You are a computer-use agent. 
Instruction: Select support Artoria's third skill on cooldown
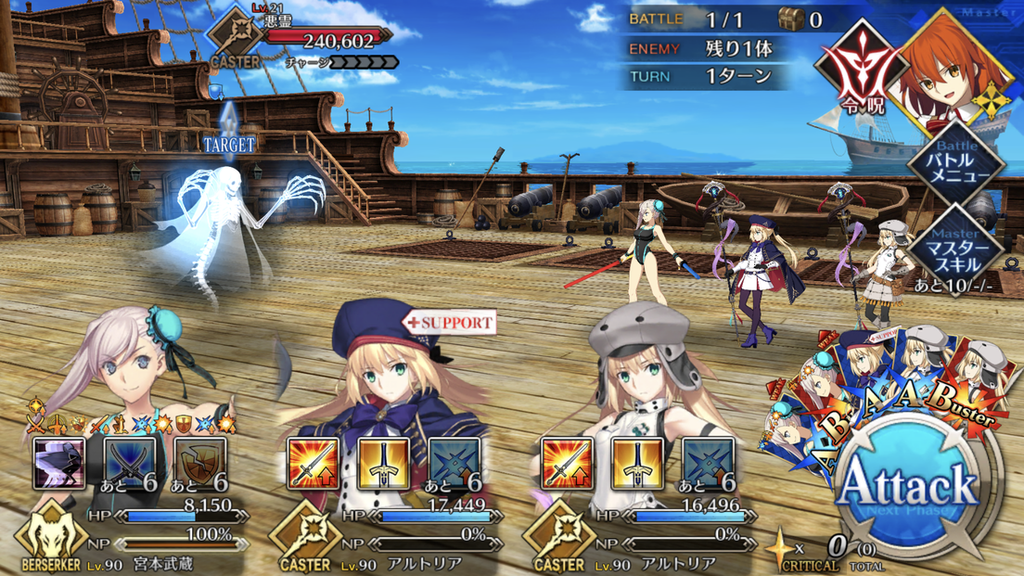455,463
